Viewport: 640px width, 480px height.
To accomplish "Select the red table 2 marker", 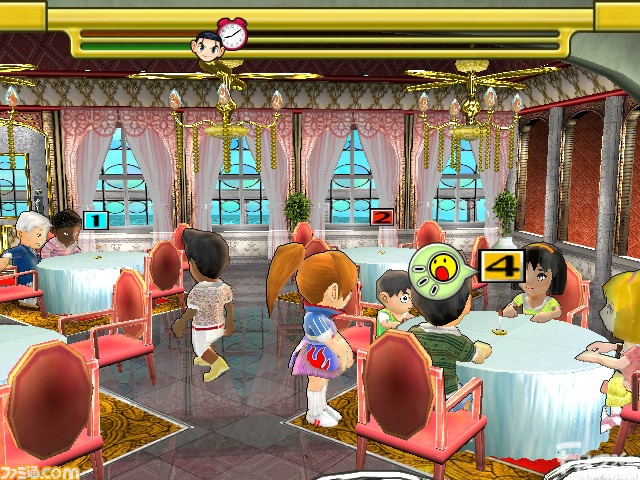I will pos(381,216).
